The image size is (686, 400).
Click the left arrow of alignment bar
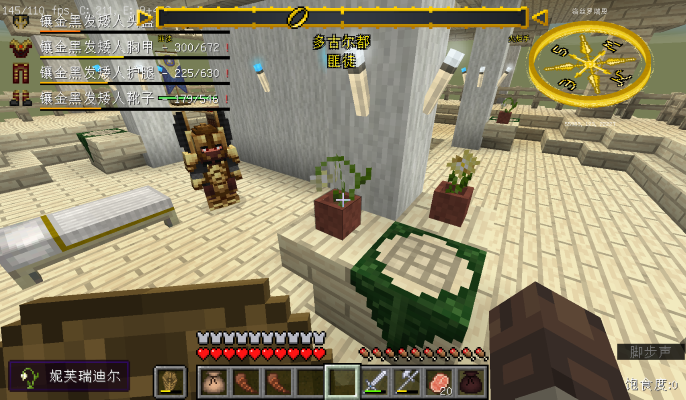[x=146, y=17]
